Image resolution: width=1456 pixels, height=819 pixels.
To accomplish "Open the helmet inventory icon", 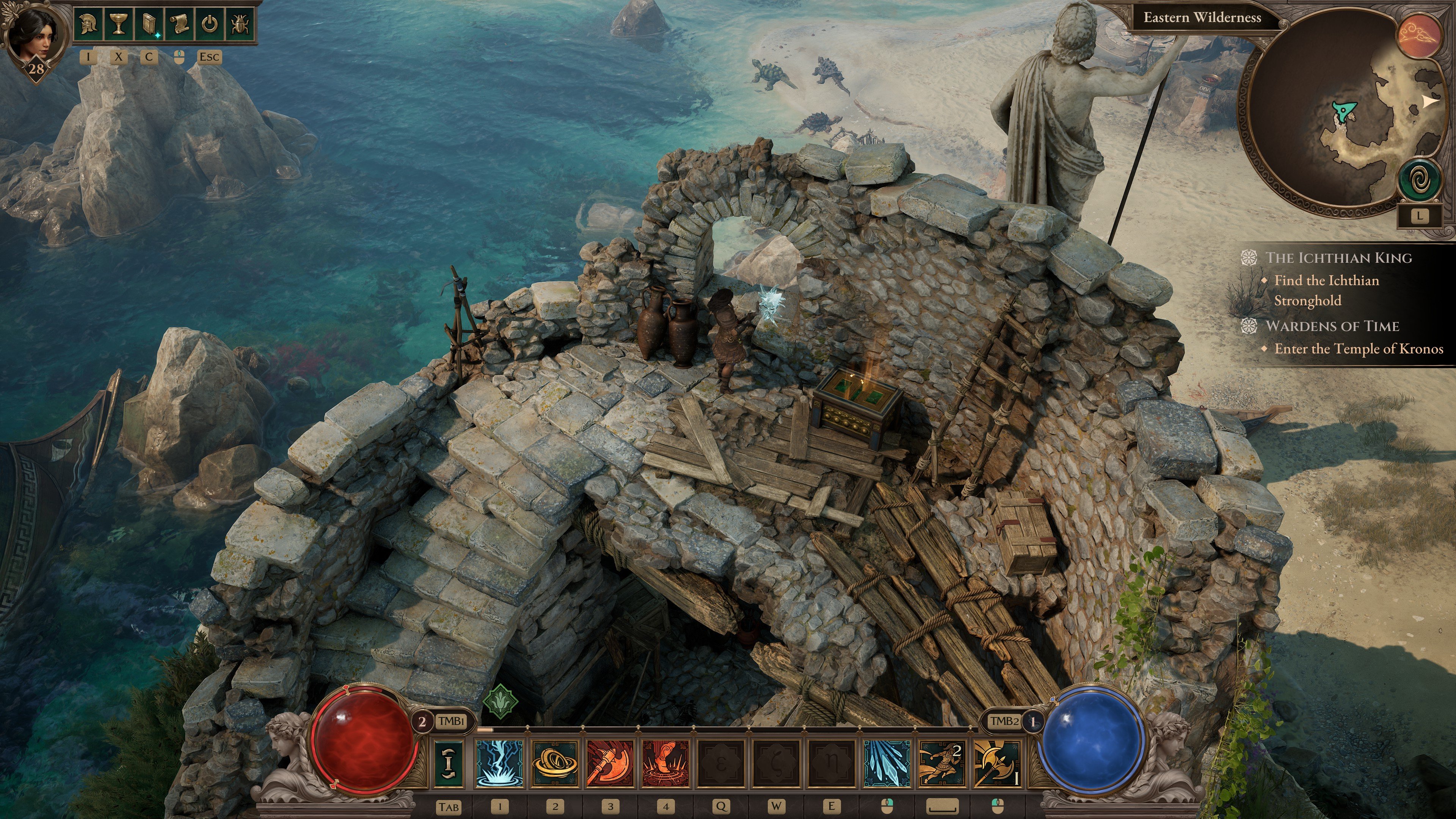I will pos(88,24).
